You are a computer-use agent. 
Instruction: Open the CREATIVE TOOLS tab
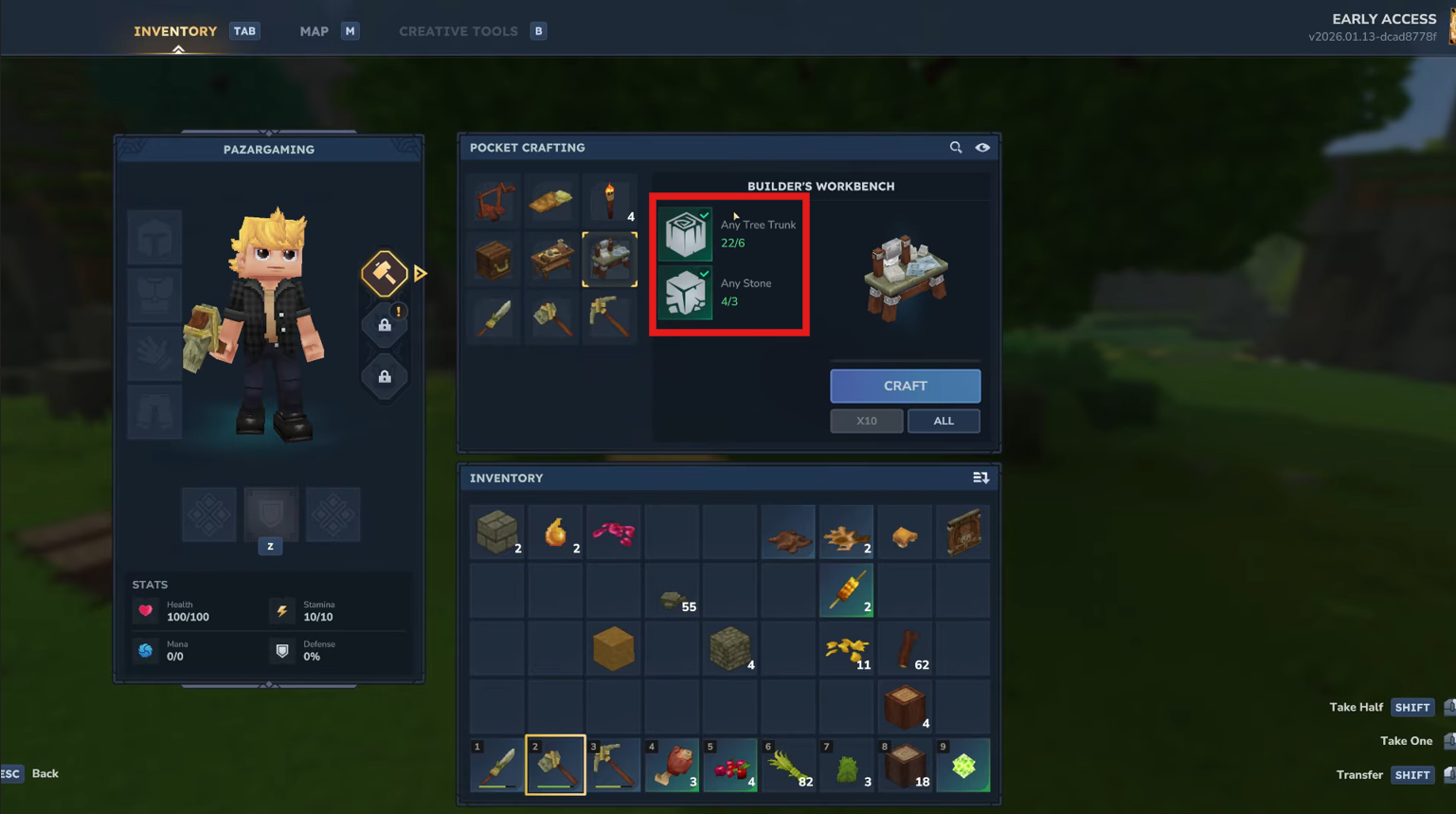pos(458,30)
